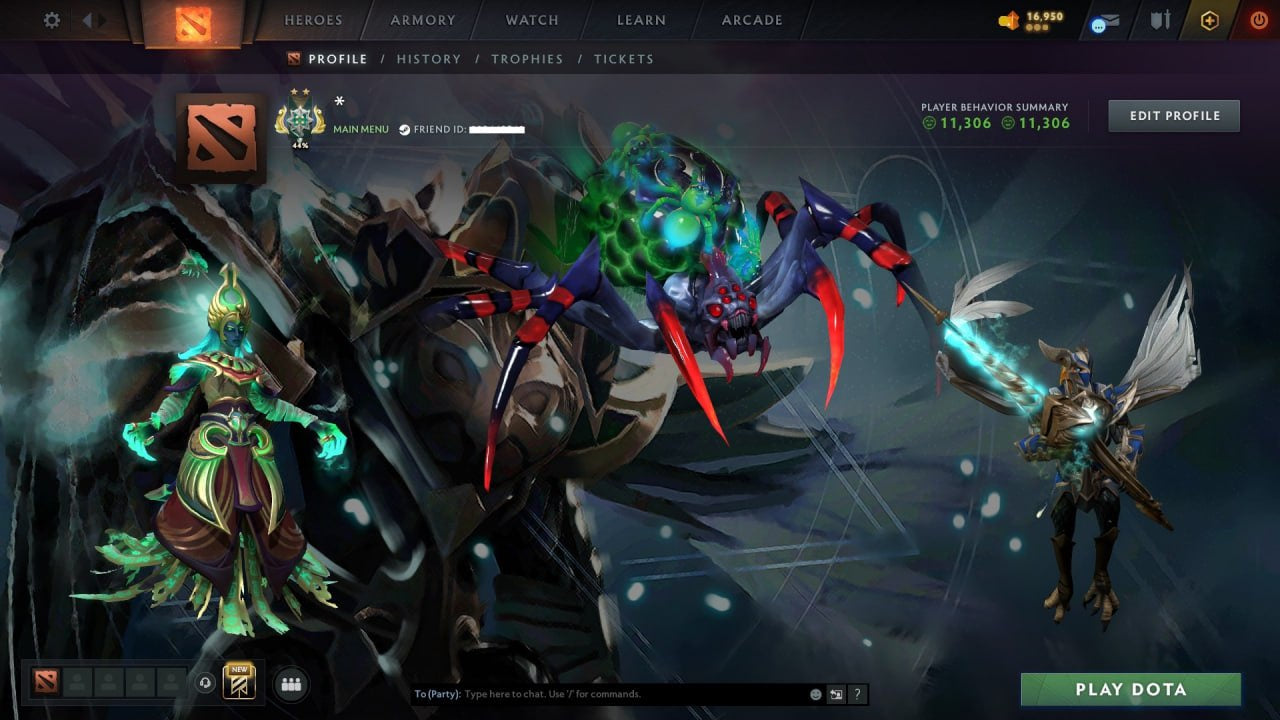Switch to the HISTORY tab
The height and width of the screenshot is (720, 1280).
[x=429, y=59]
